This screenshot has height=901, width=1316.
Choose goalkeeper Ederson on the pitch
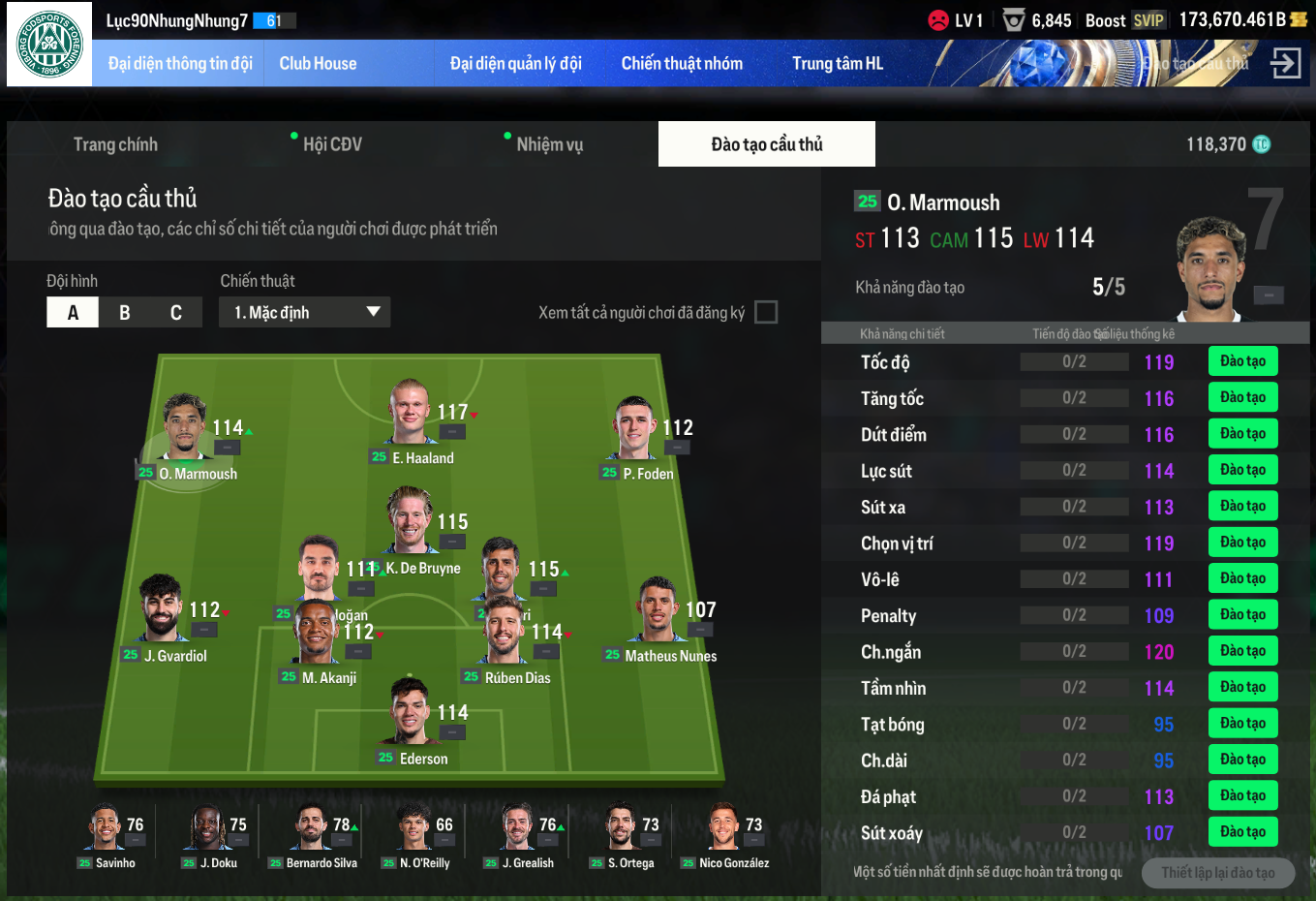tap(411, 717)
